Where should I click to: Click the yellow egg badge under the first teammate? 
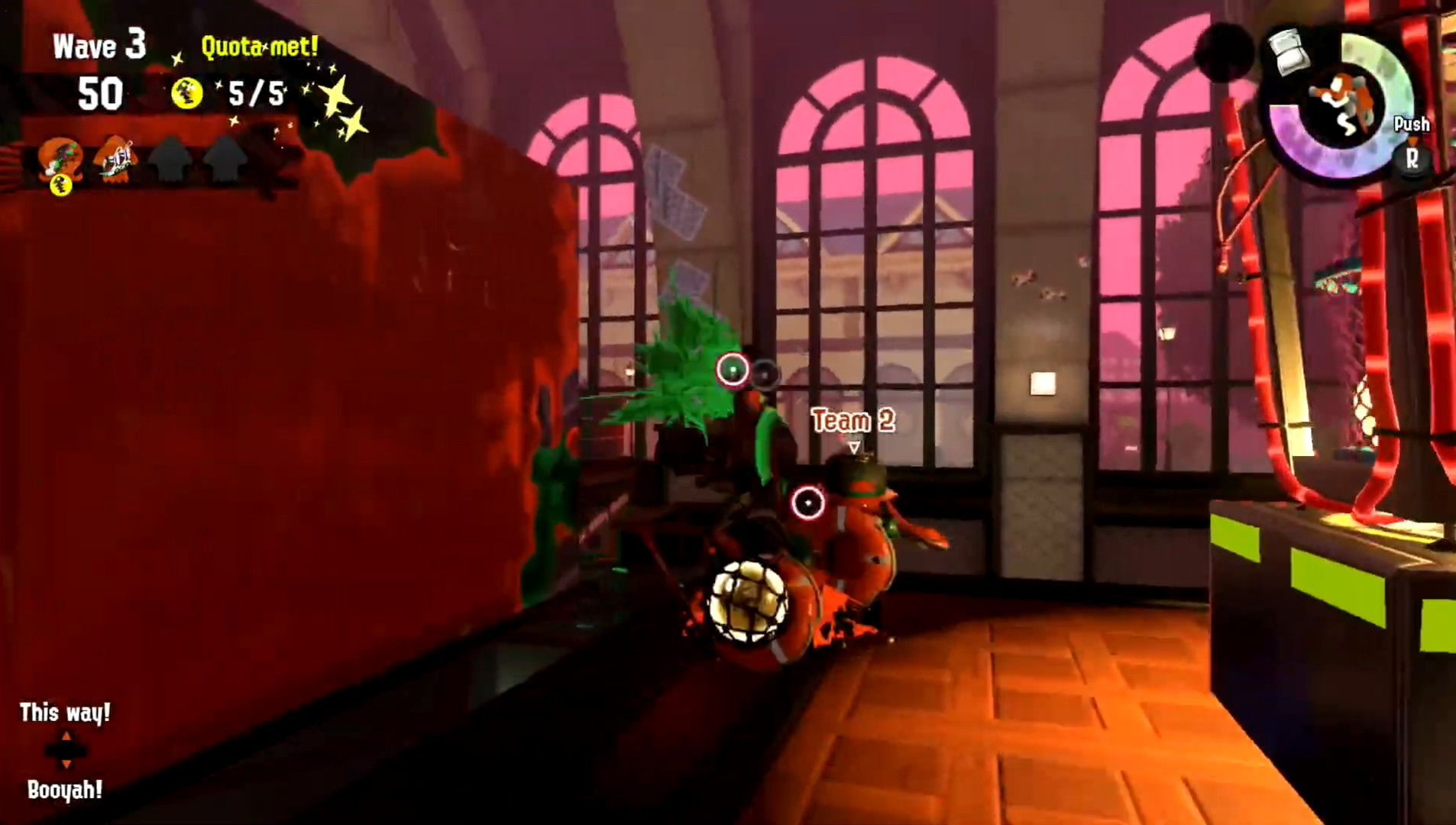pyautogui.click(x=60, y=186)
